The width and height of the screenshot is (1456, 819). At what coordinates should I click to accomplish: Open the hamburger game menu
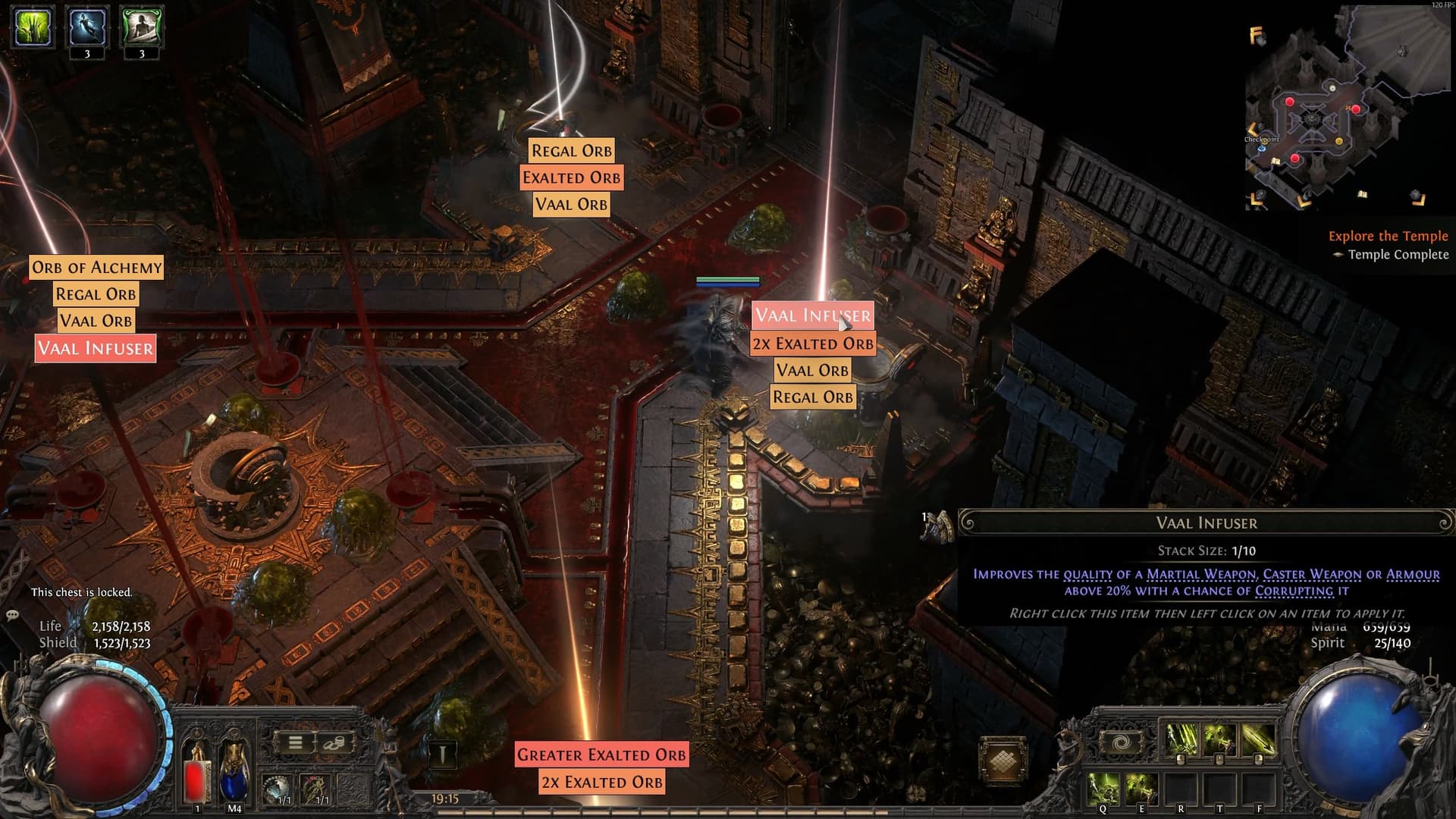click(x=295, y=743)
